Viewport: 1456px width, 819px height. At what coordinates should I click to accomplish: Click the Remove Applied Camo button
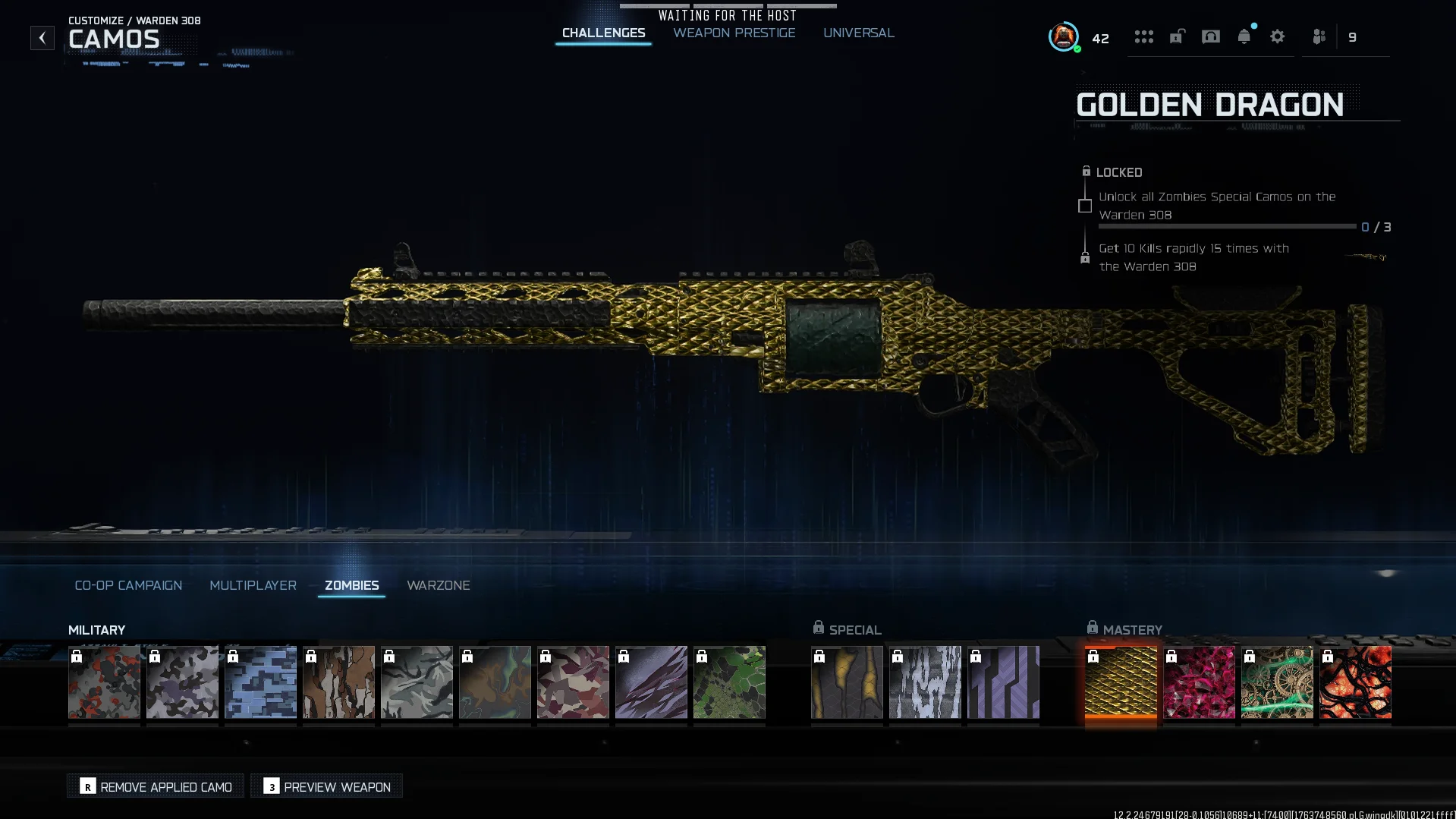coord(156,786)
